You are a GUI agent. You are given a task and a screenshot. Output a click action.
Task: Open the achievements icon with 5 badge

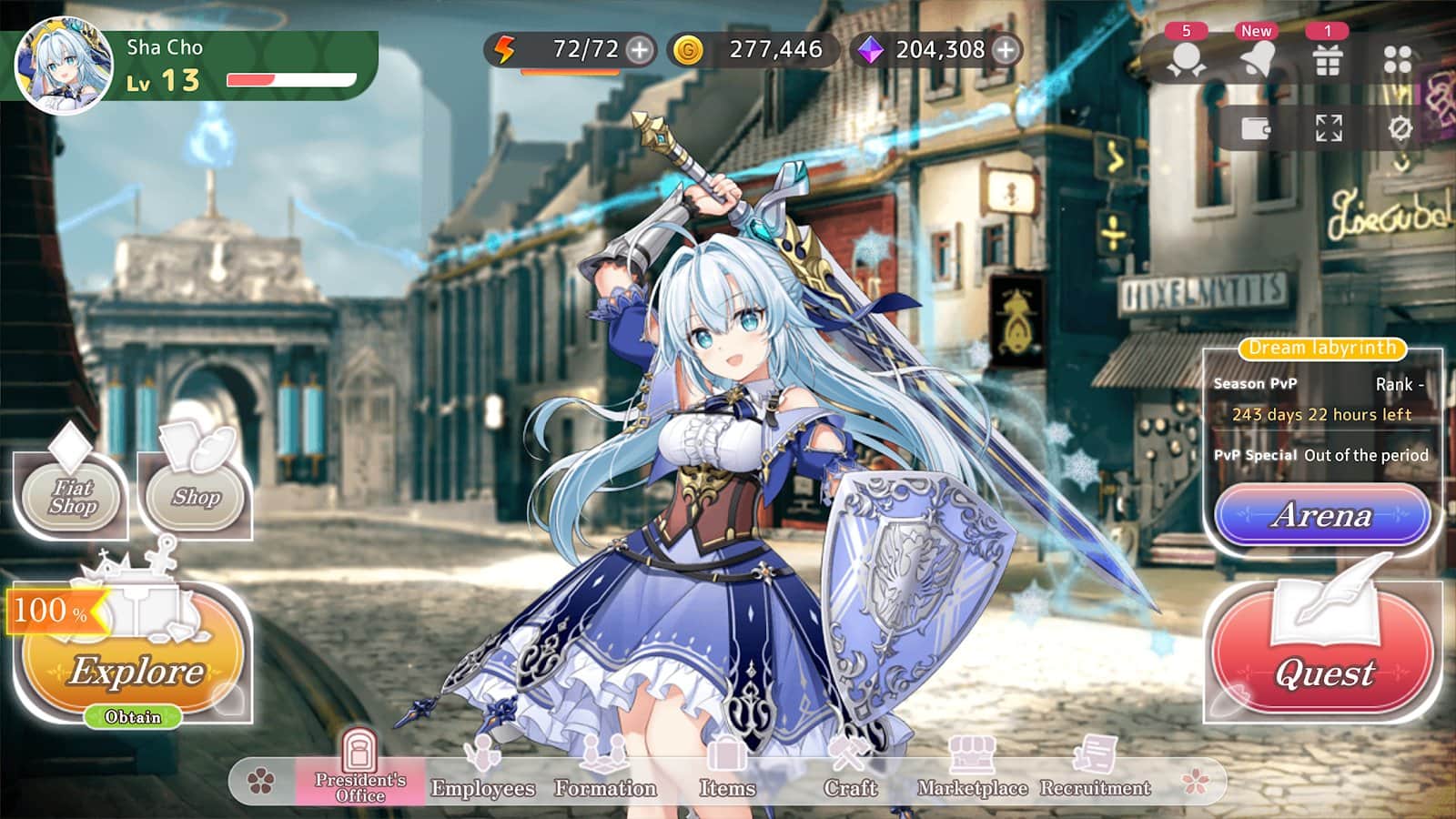[1184, 56]
